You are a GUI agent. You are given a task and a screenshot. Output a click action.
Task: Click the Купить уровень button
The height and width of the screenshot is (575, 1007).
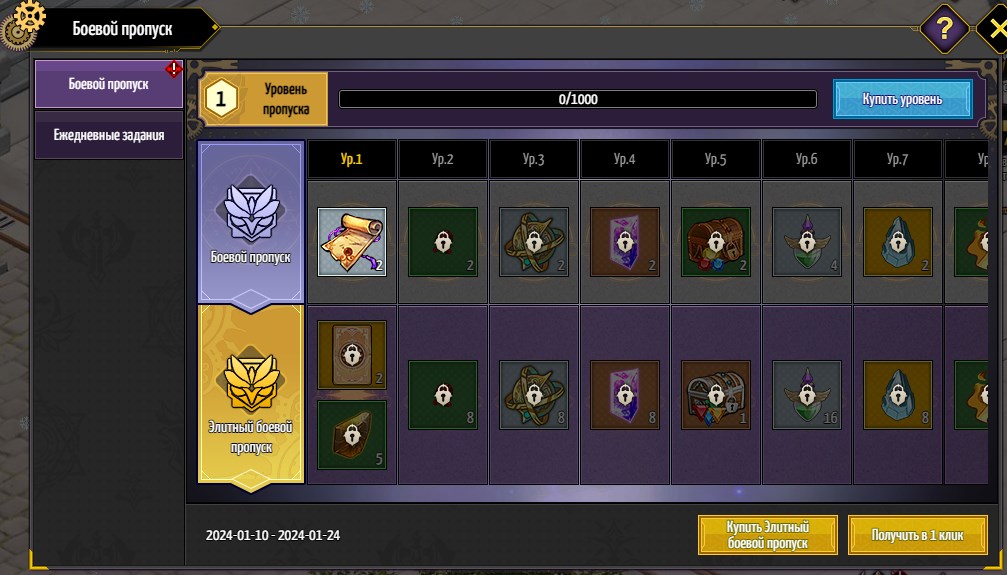coord(902,99)
